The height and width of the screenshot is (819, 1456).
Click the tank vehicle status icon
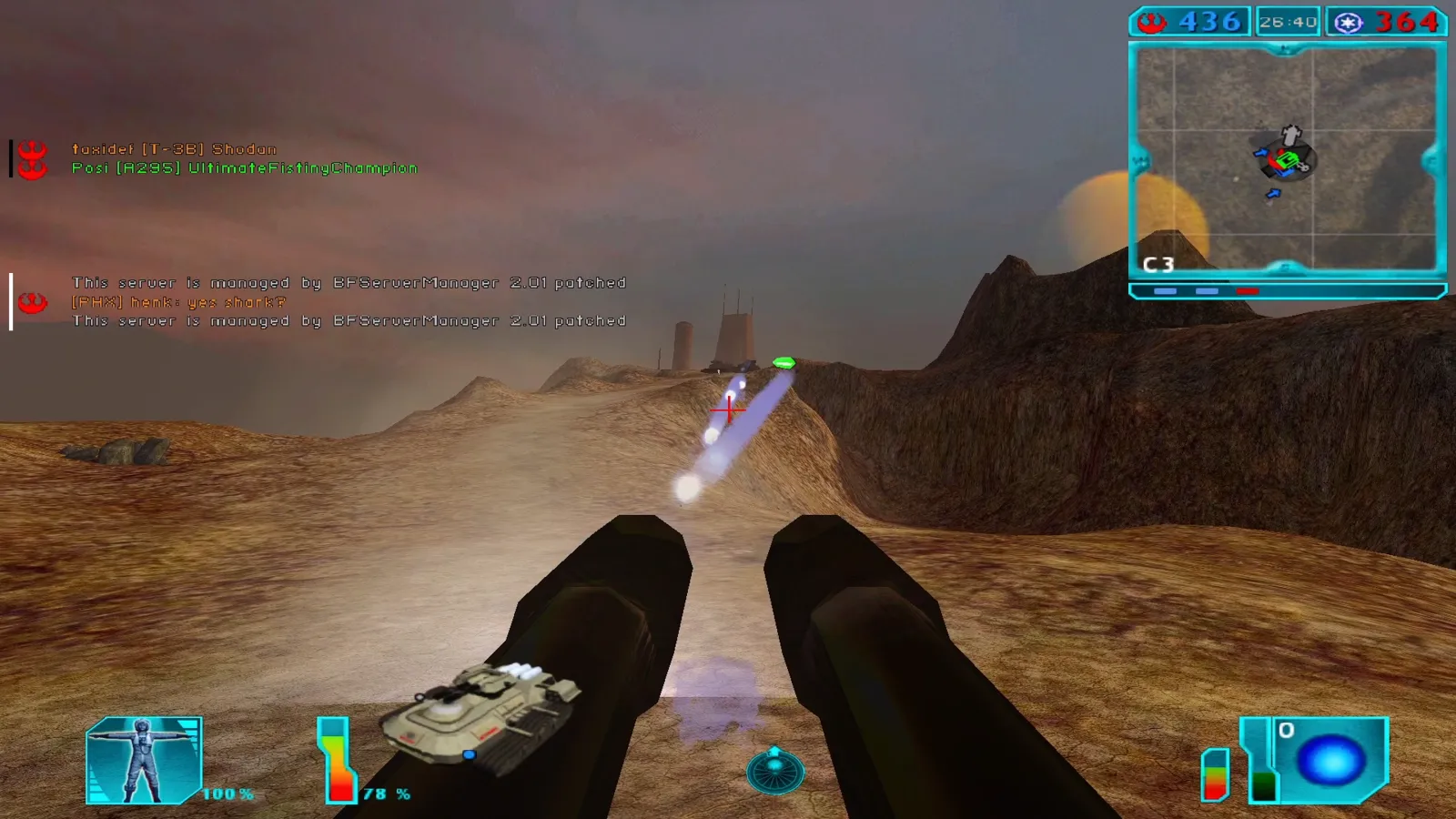coord(480,713)
